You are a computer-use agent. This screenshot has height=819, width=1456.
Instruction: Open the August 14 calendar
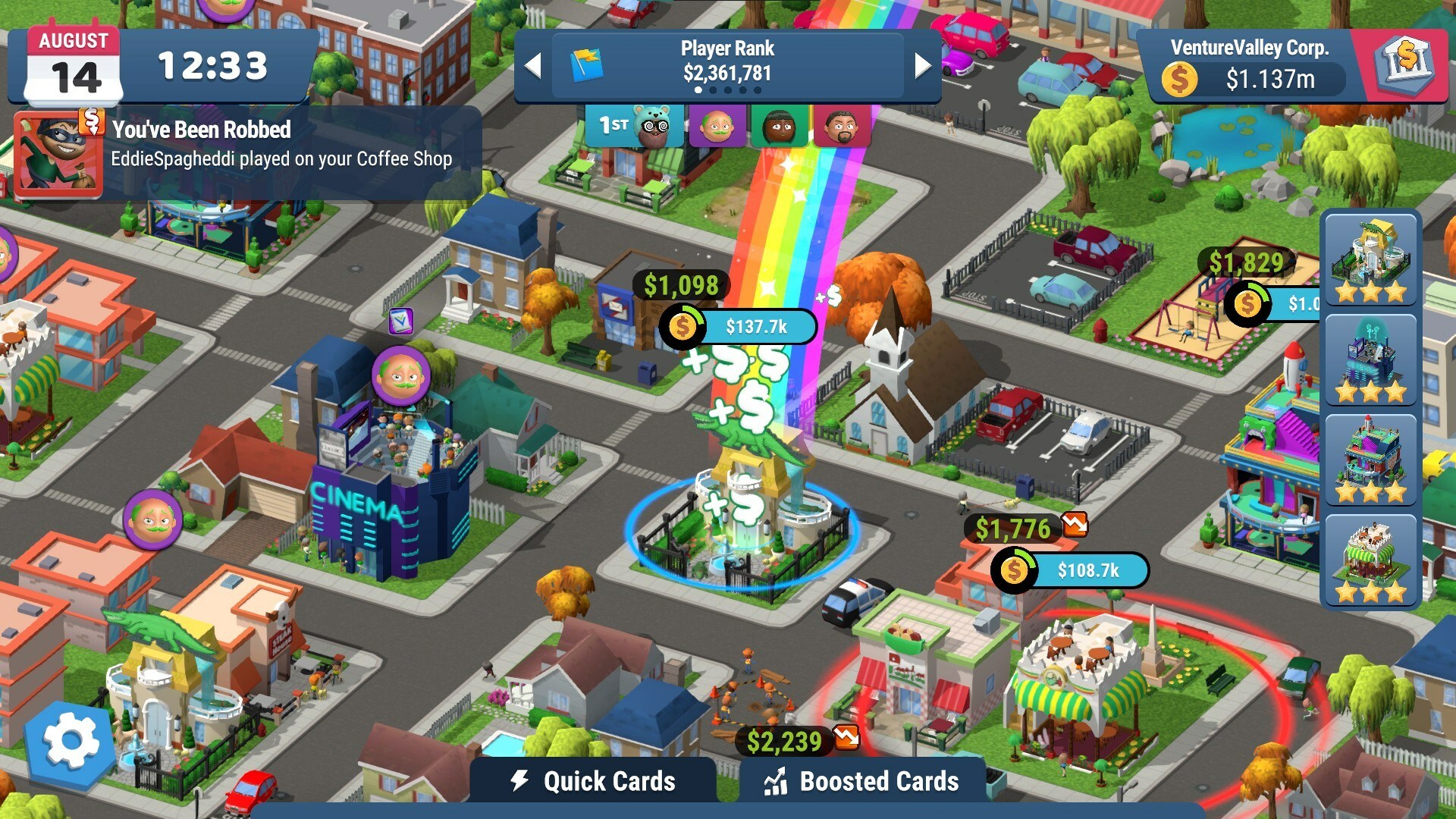pos(74,67)
